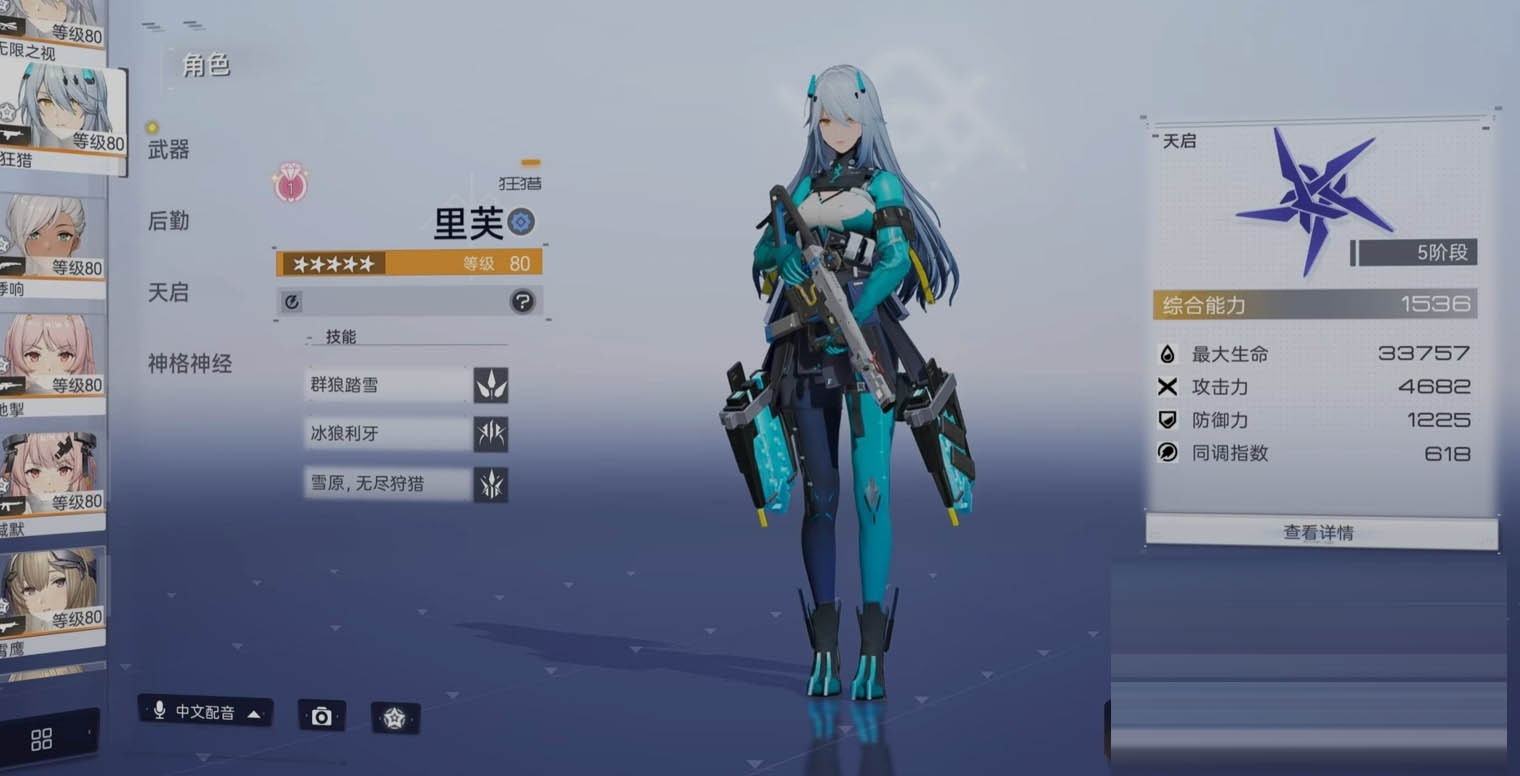Click the question mark help icon

pyautogui.click(x=523, y=300)
